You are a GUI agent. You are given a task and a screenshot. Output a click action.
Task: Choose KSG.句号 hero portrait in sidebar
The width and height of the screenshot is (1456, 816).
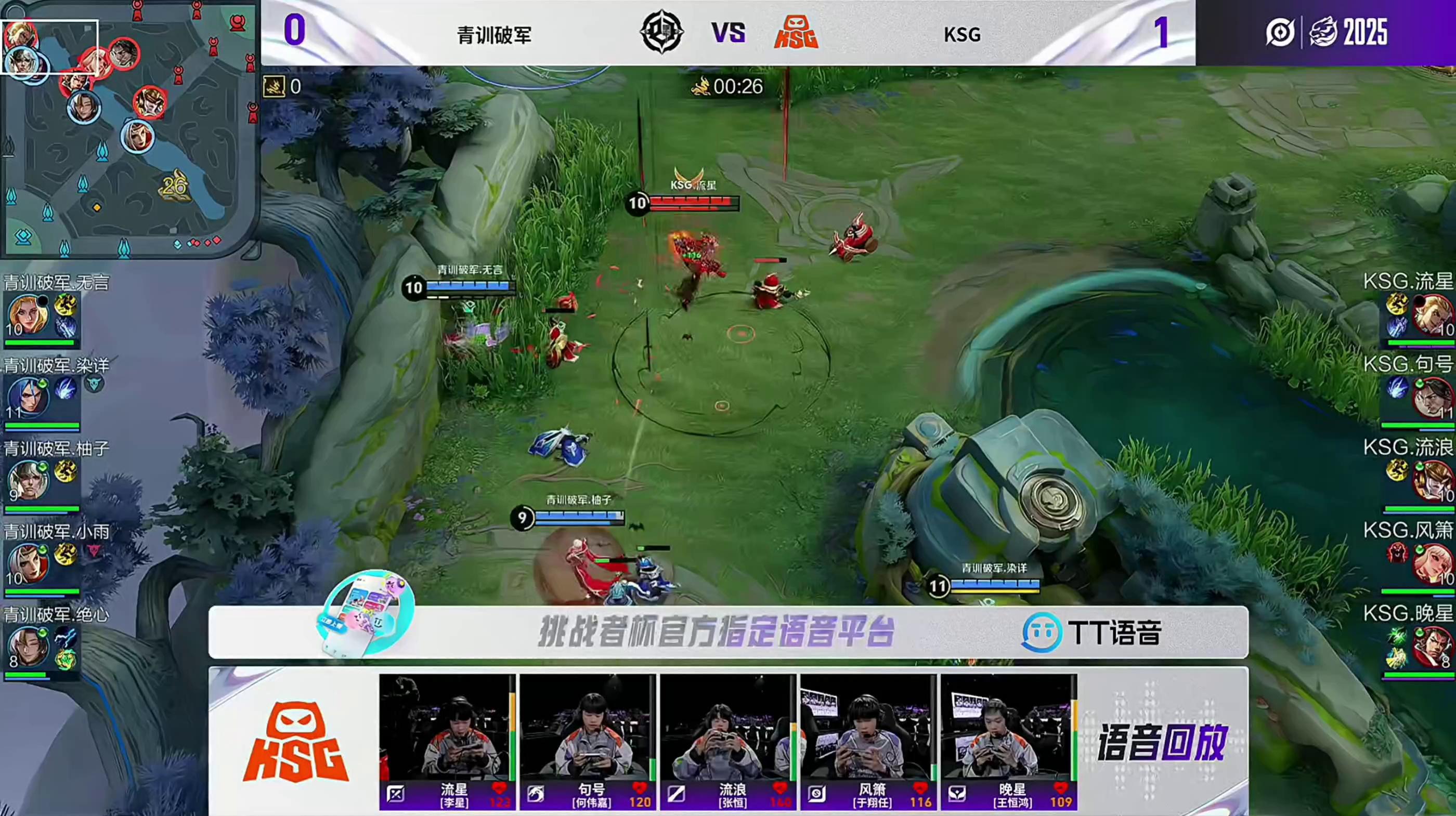pos(1431,397)
